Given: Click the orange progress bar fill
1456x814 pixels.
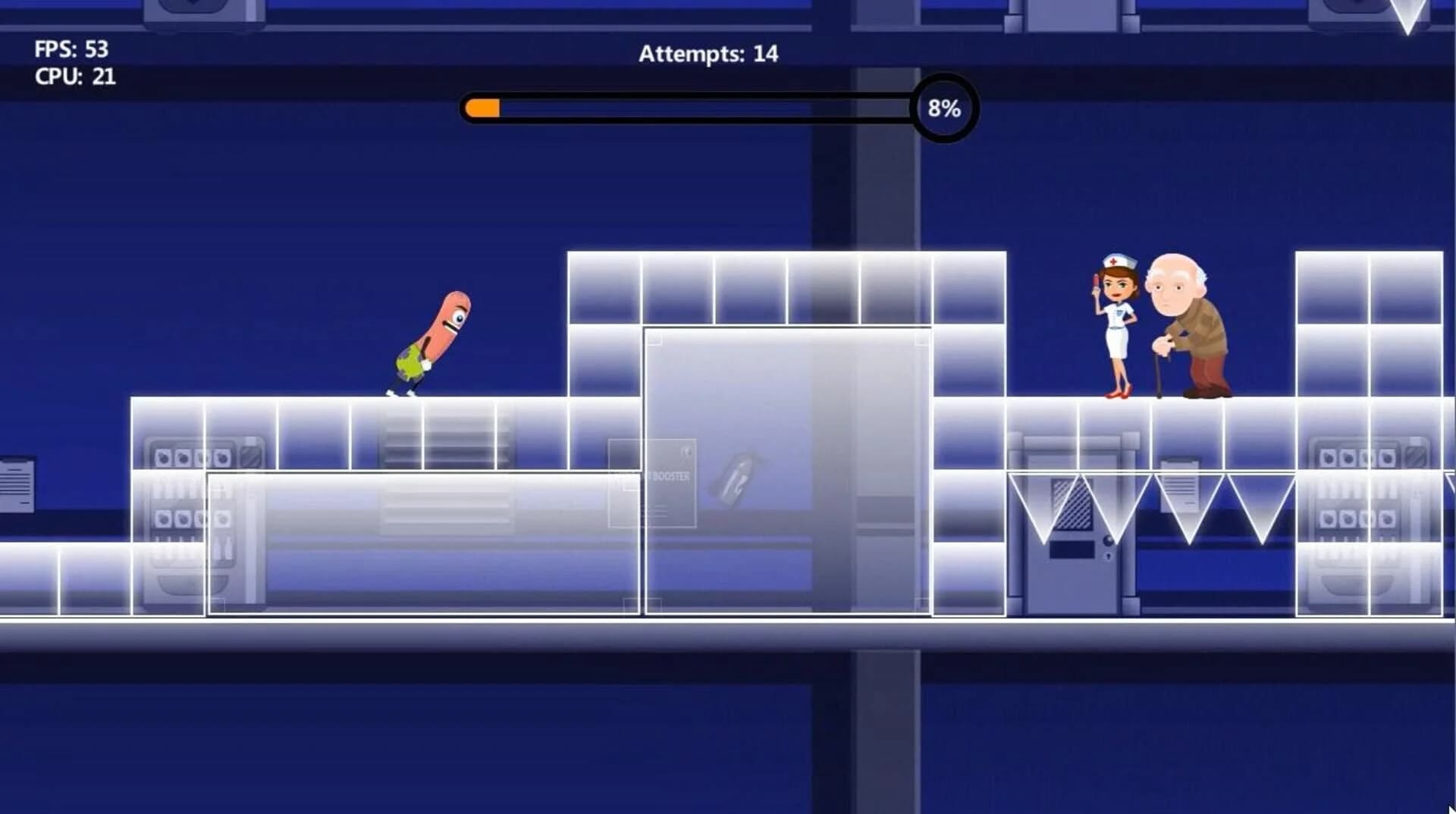Looking at the screenshot, I should (x=482, y=106).
